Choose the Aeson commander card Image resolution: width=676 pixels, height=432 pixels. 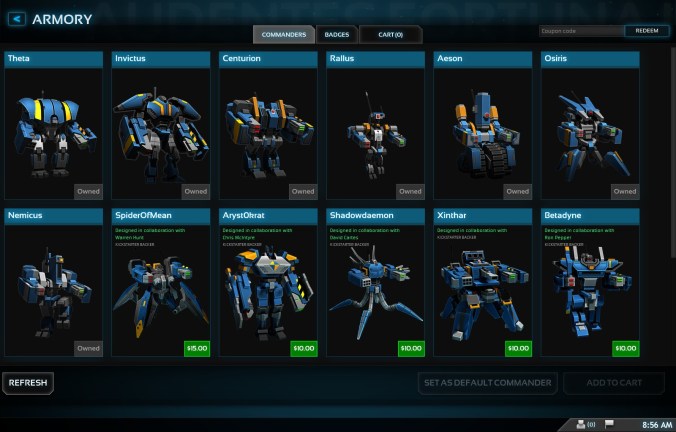click(x=482, y=126)
